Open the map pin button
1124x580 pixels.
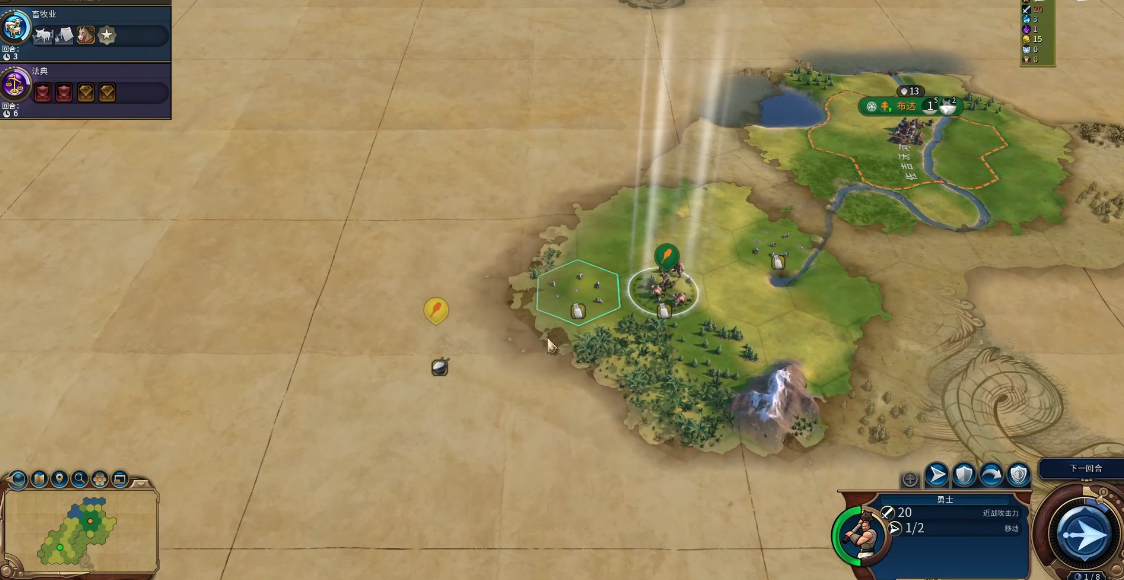59,479
